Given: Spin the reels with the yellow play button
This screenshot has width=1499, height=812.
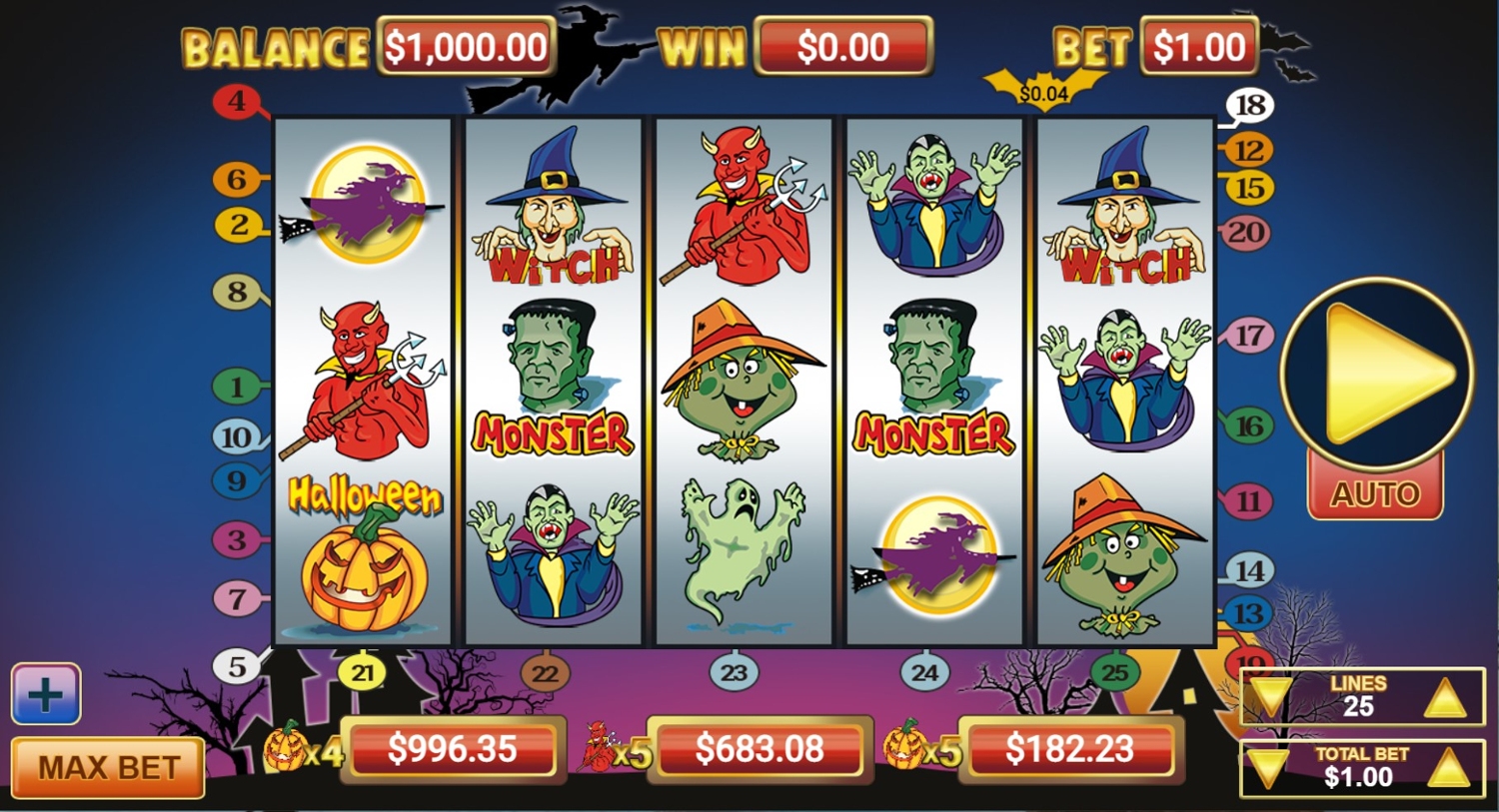Looking at the screenshot, I should [1377, 374].
